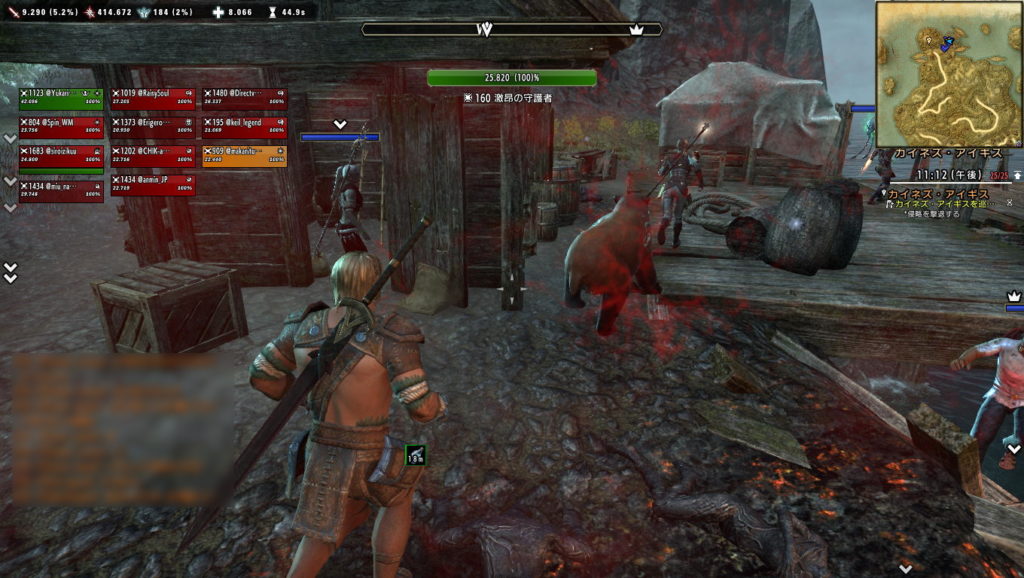
Task: Click the enemy target frame 激昂の守護者
Action: coord(511,78)
